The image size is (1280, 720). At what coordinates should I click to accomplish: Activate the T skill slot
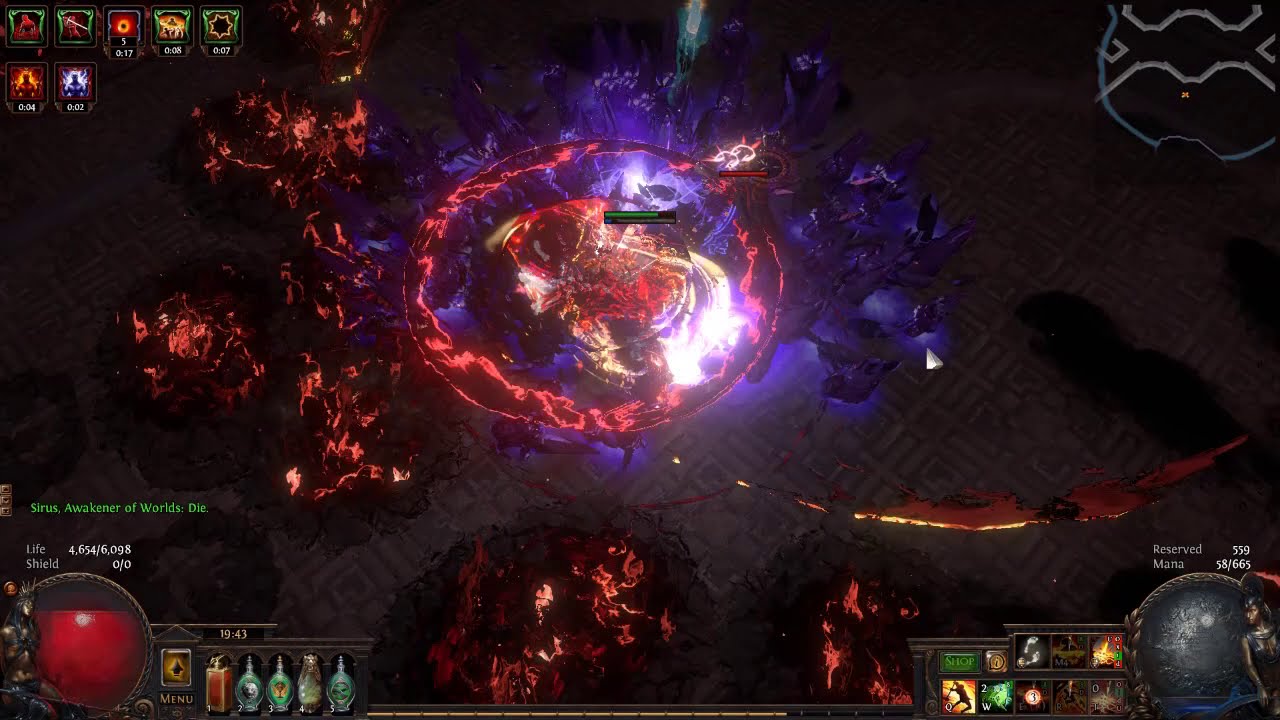(1105, 696)
